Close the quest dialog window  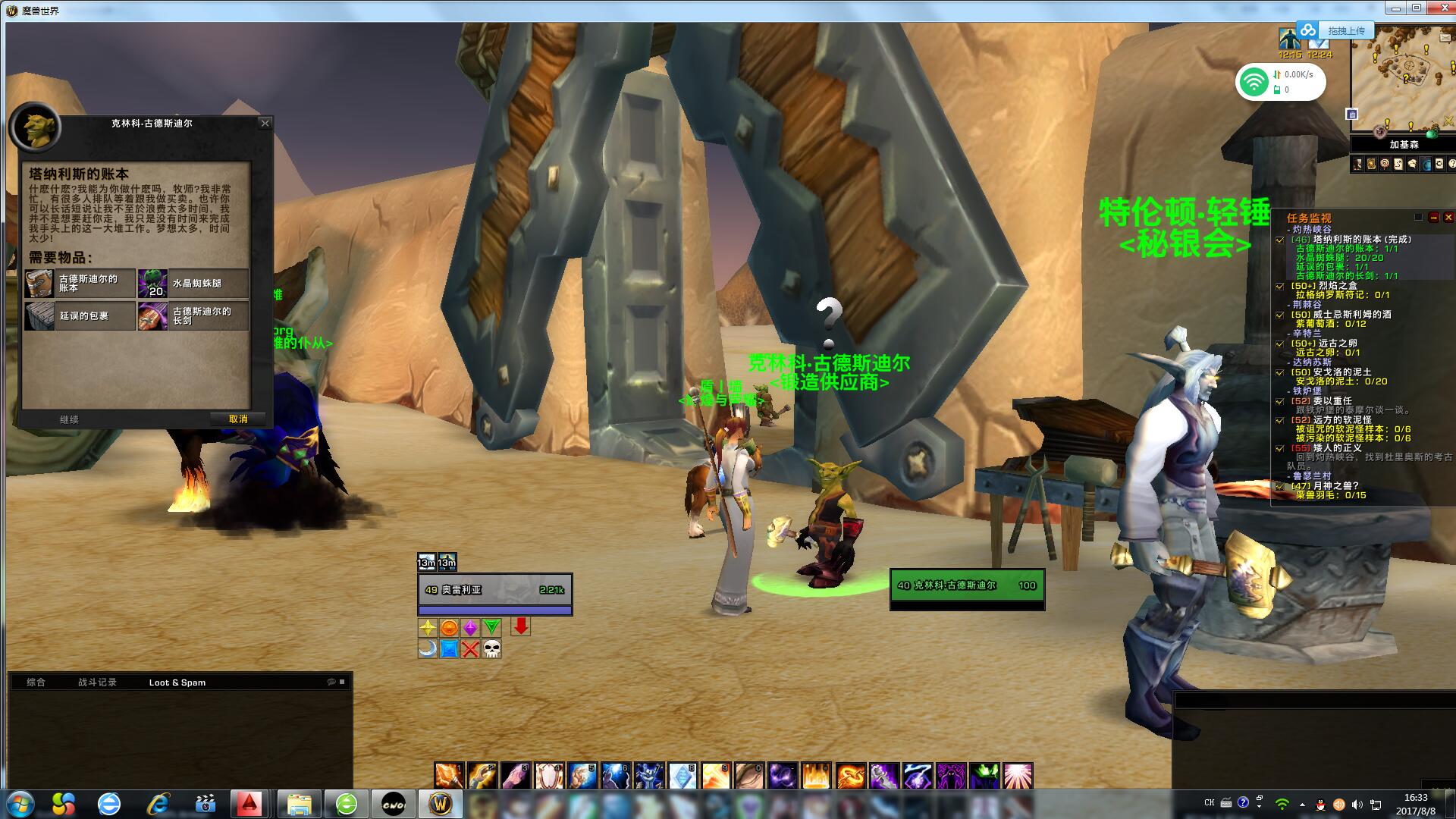[265, 123]
